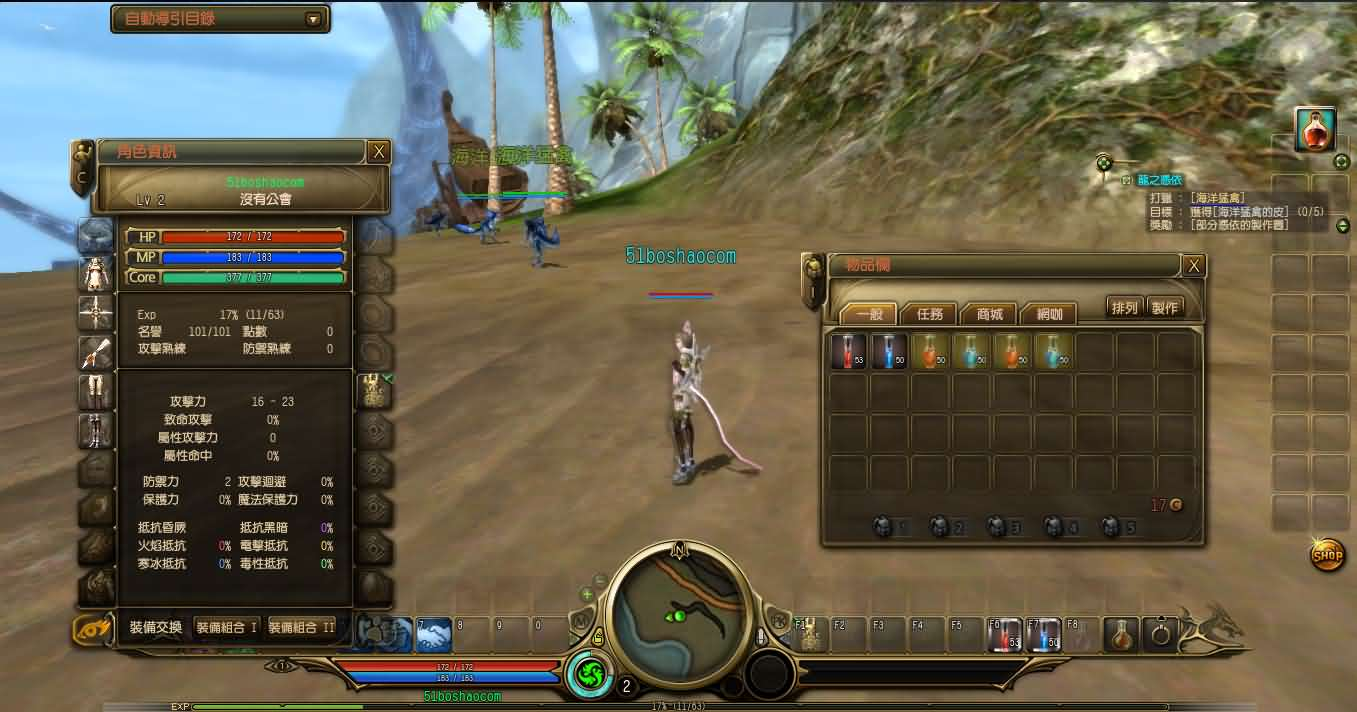This screenshot has height=712, width=1357.
Task: Close the inventory window
Action: pos(1193,266)
